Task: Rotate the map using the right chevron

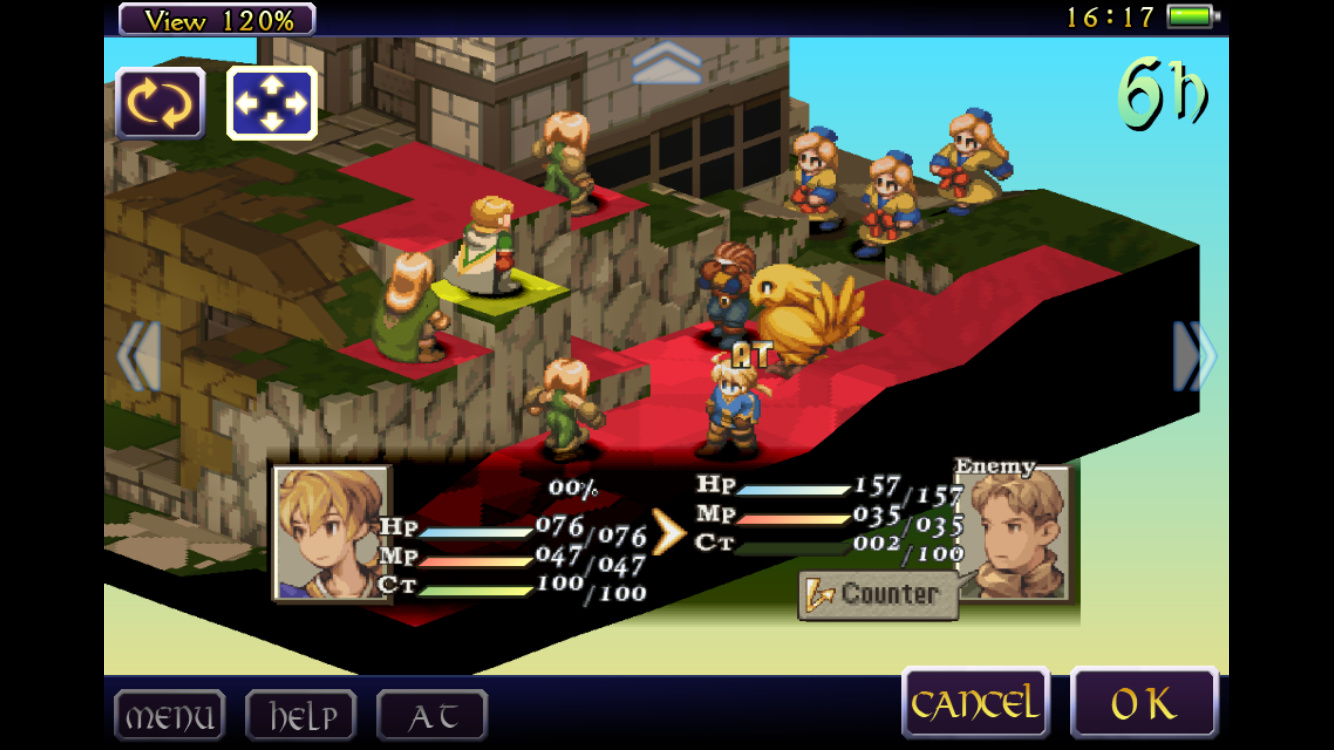Action: pyautogui.click(x=1194, y=356)
